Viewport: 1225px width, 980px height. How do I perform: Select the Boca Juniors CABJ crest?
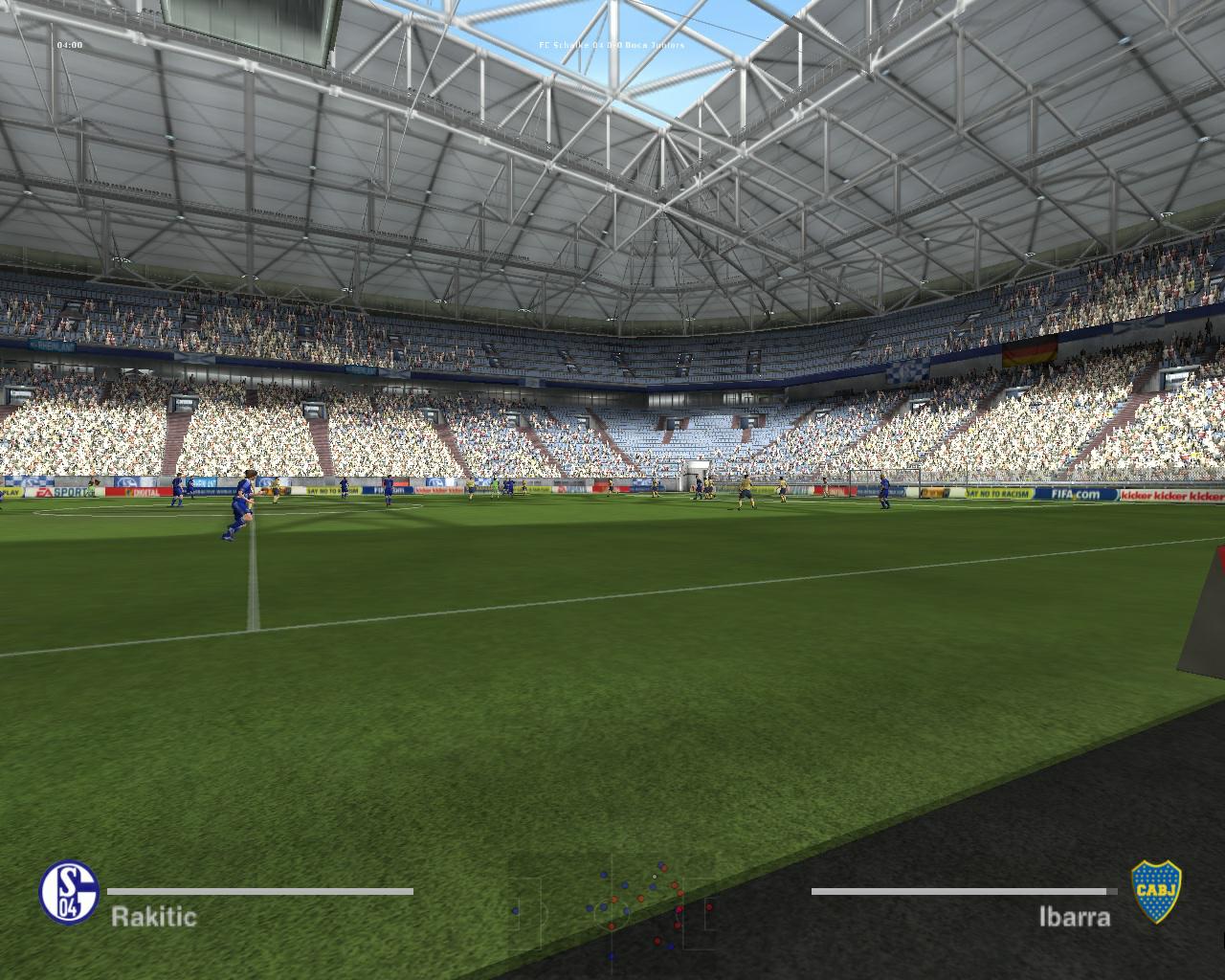pyautogui.click(x=1156, y=892)
